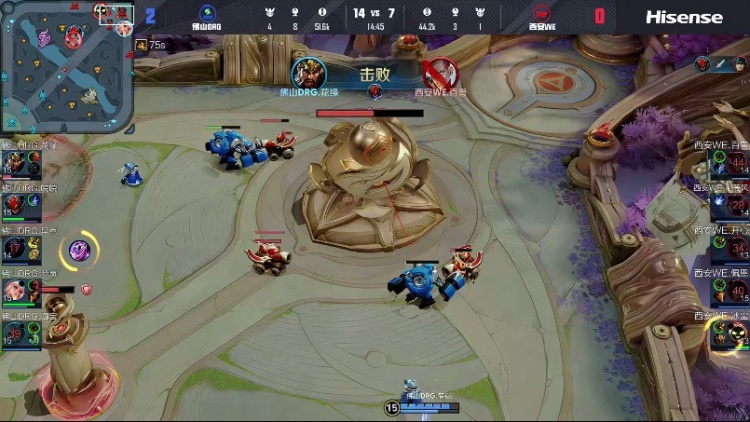Screen dimensions: 750x422
Task: Select the fourth 西安WE player card
Action: pos(726,291)
